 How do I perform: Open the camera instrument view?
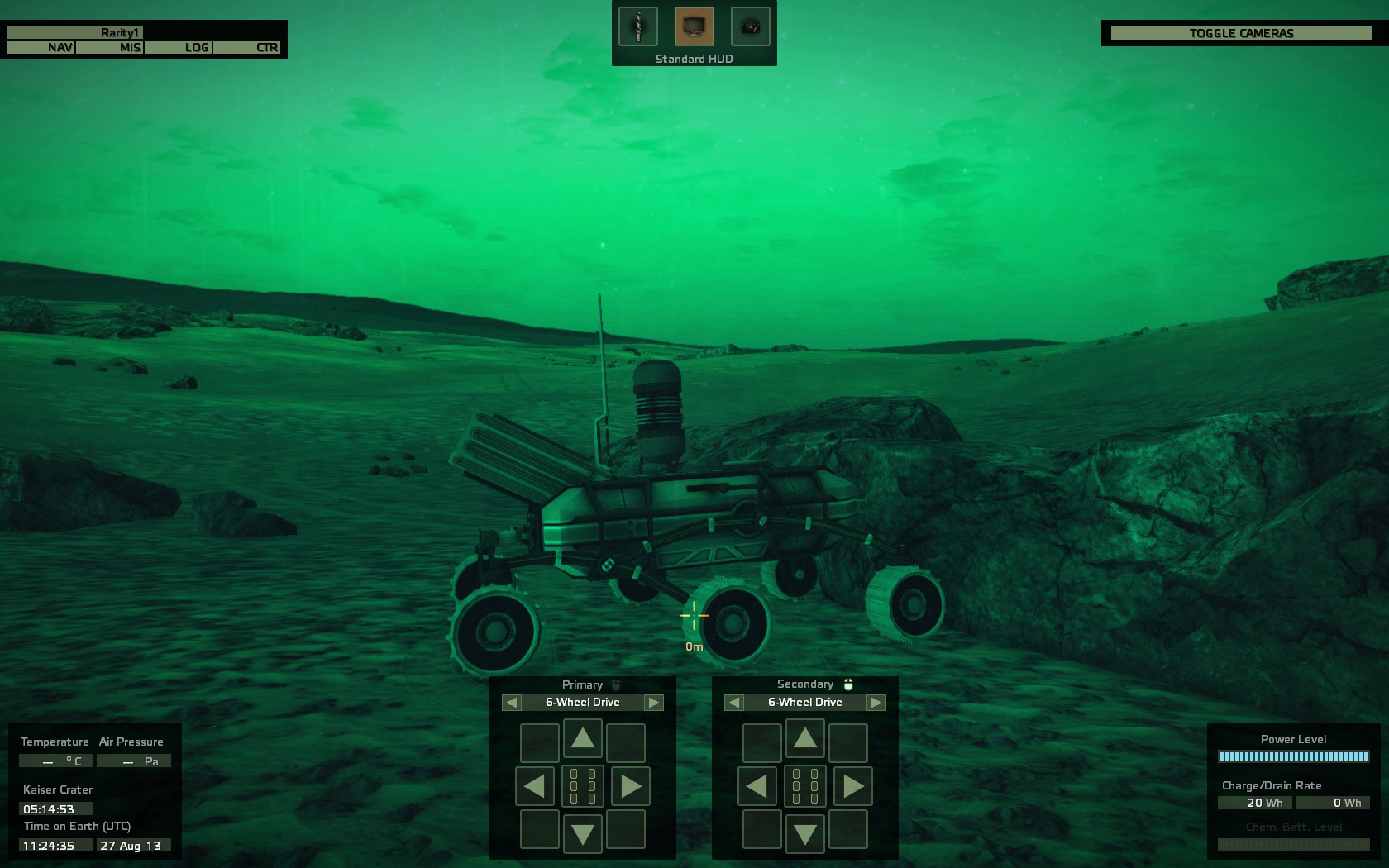pyautogui.click(x=749, y=26)
